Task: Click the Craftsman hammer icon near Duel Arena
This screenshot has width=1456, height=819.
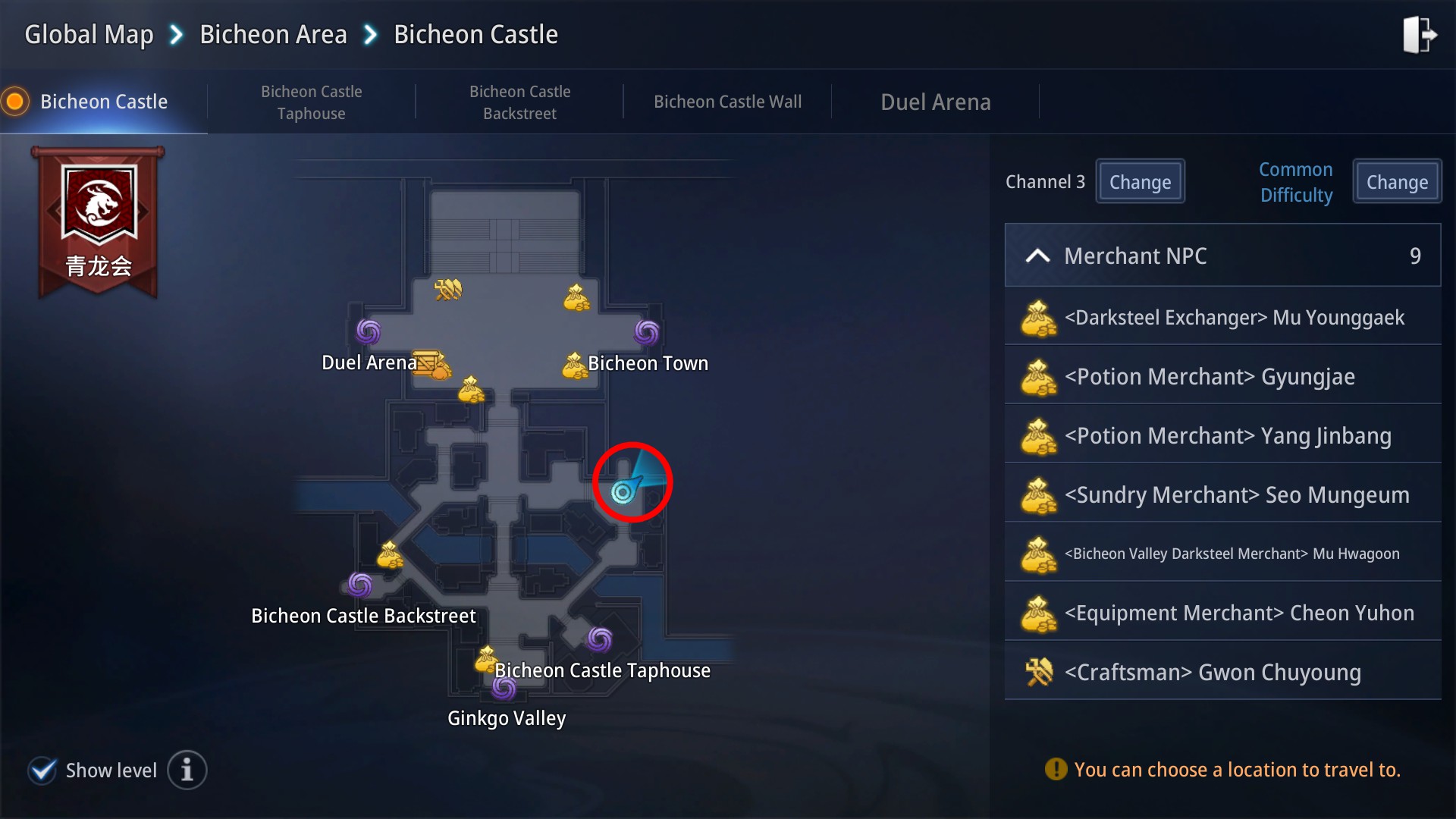Action: pos(447,289)
